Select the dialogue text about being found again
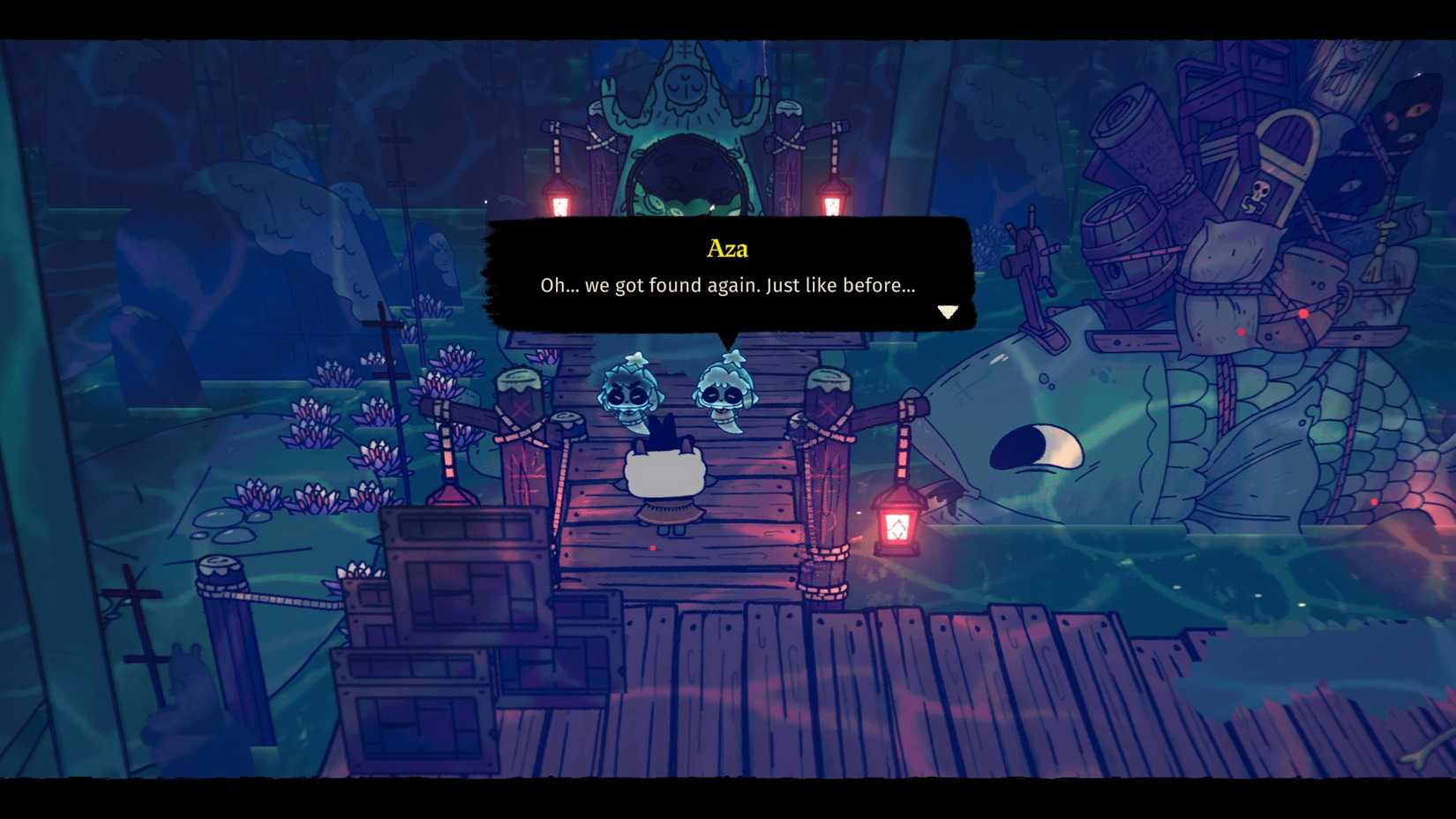1456x819 pixels. tap(727, 285)
